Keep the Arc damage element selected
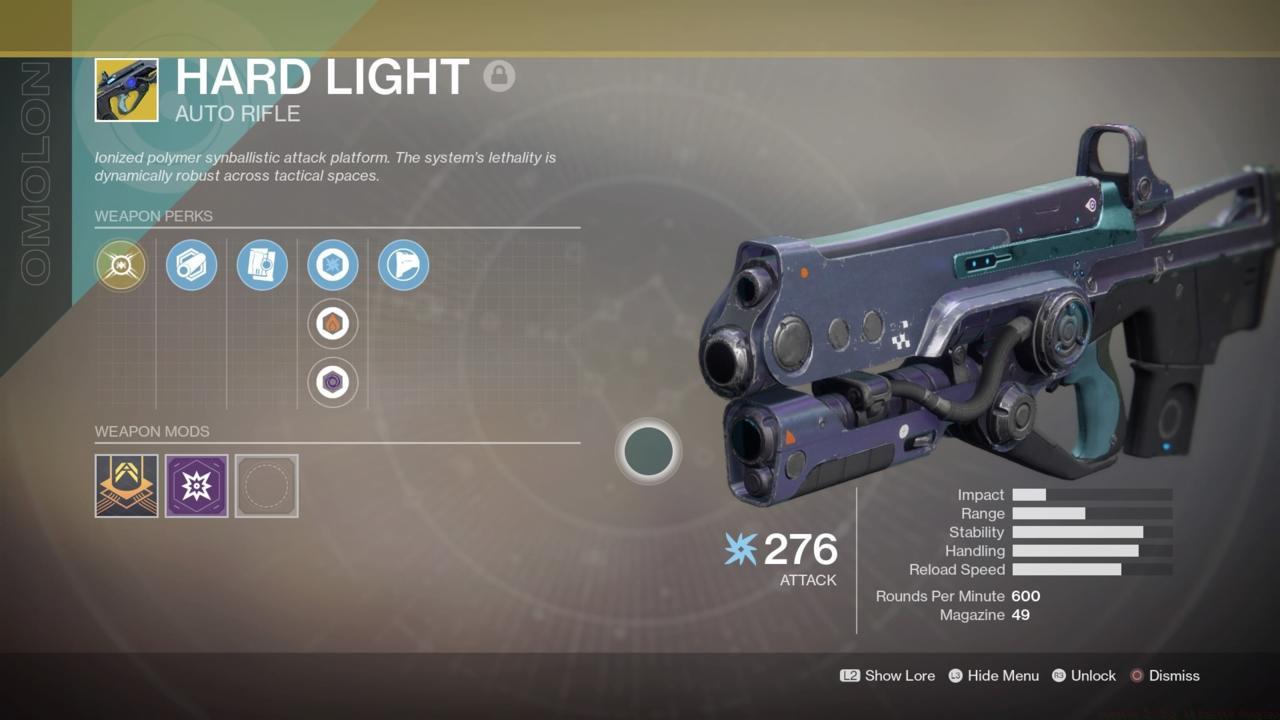Viewport: 1280px width, 720px height. [x=332, y=265]
